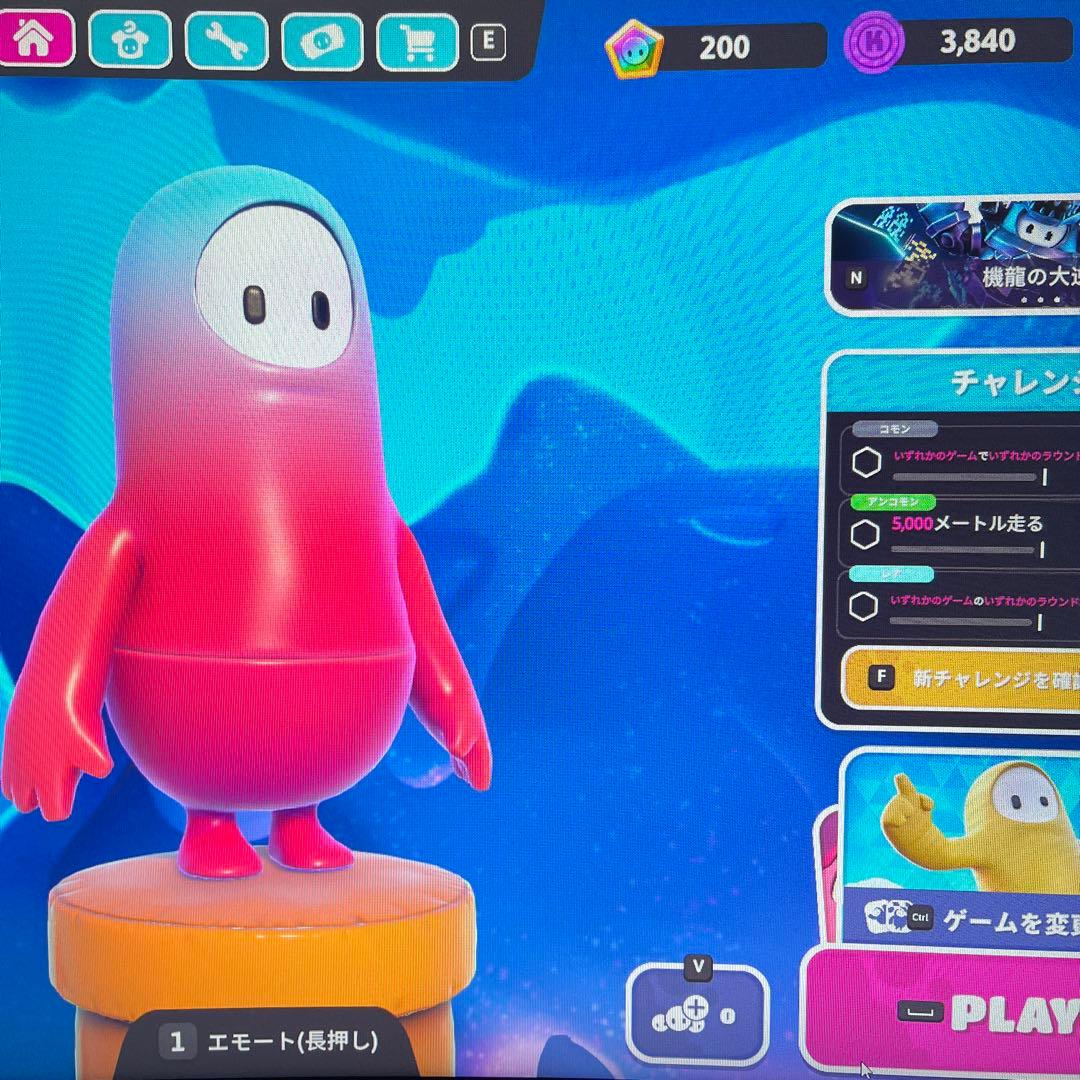Click the yellow new challenges button
The width and height of the screenshot is (1080, 1080).
(x=962, y=677)
